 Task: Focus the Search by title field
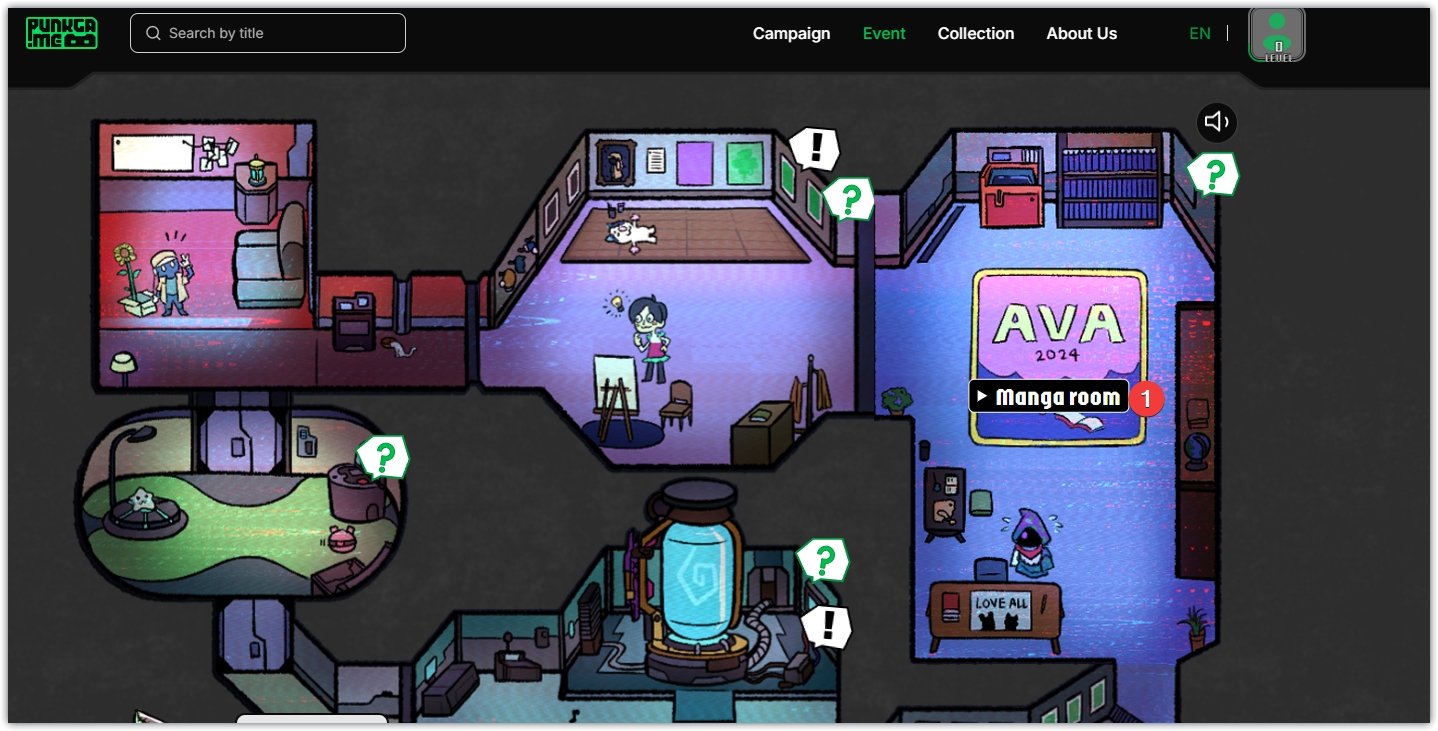tap(268, 33)
